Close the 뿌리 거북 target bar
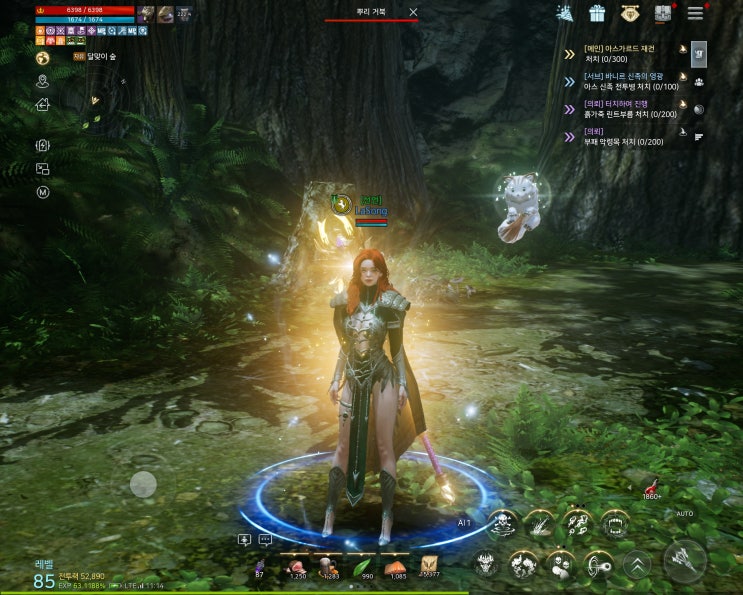 [414, 12]
